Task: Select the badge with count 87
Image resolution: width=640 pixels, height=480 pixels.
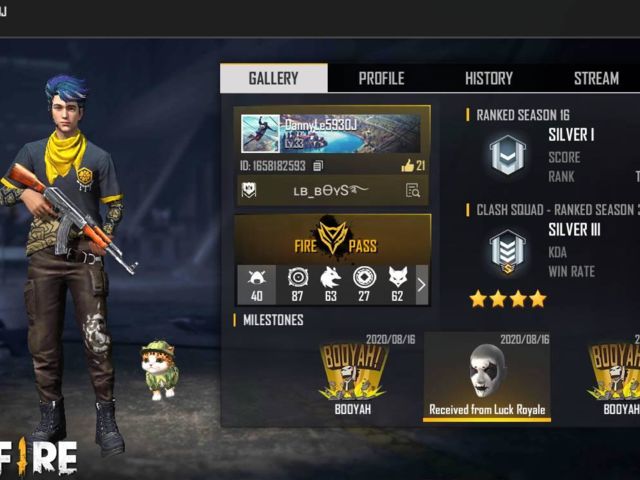Action: (297, 284)
